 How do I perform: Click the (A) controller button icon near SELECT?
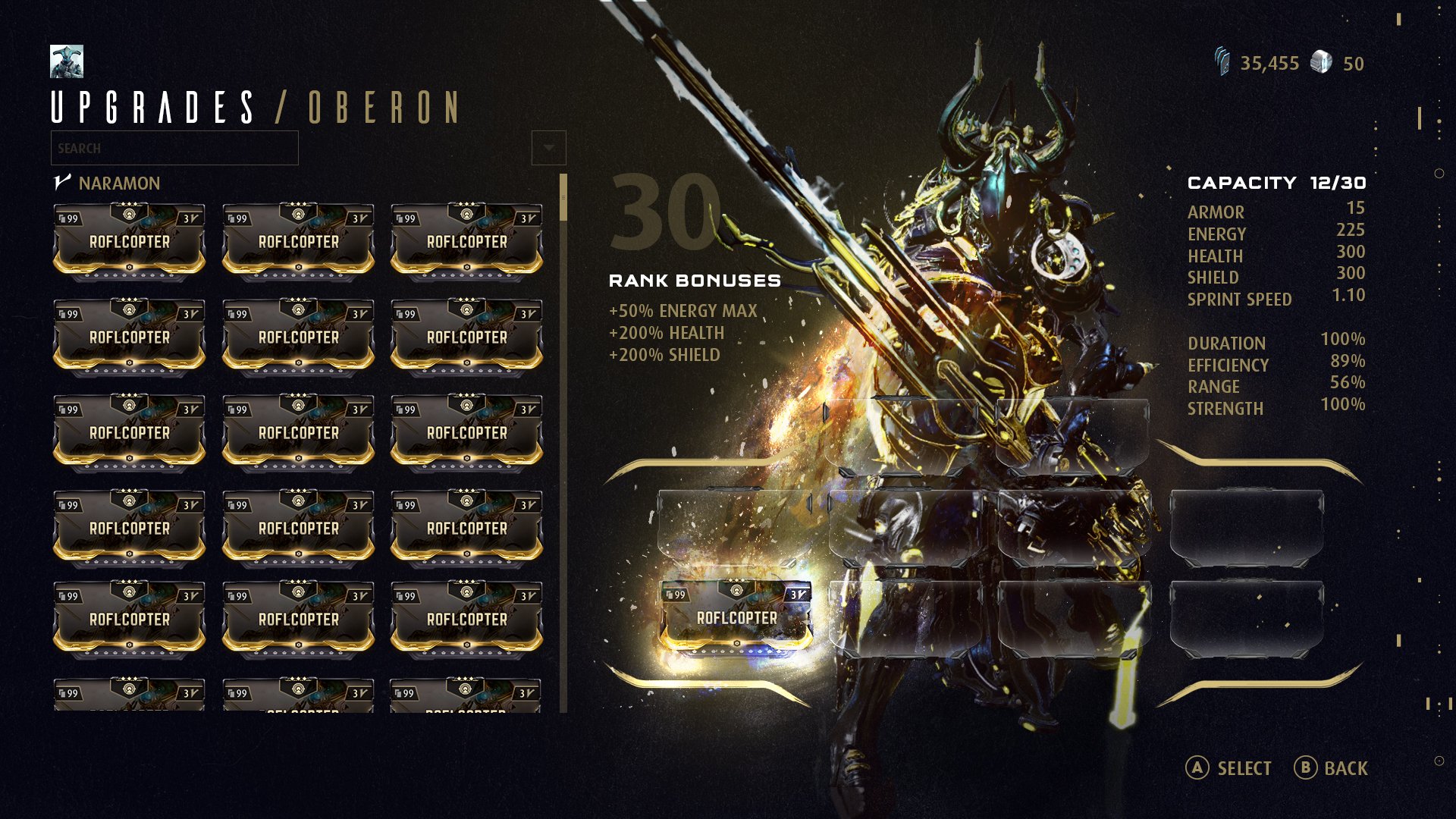(x=1198, y=768)
